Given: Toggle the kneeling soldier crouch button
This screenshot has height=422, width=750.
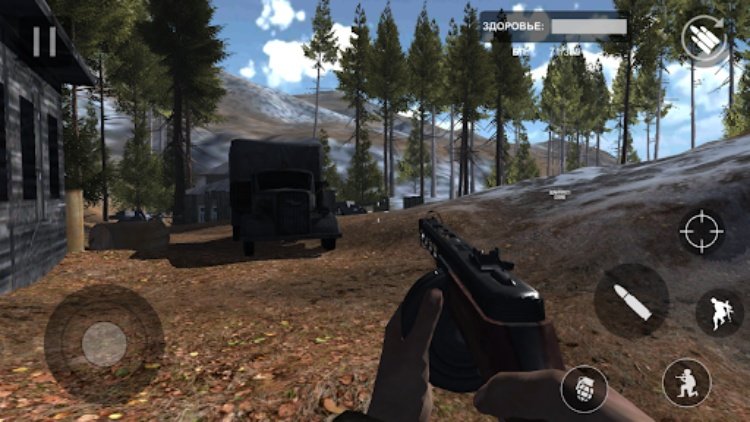Looking at the screenshot, I should (x=686, y=382).
